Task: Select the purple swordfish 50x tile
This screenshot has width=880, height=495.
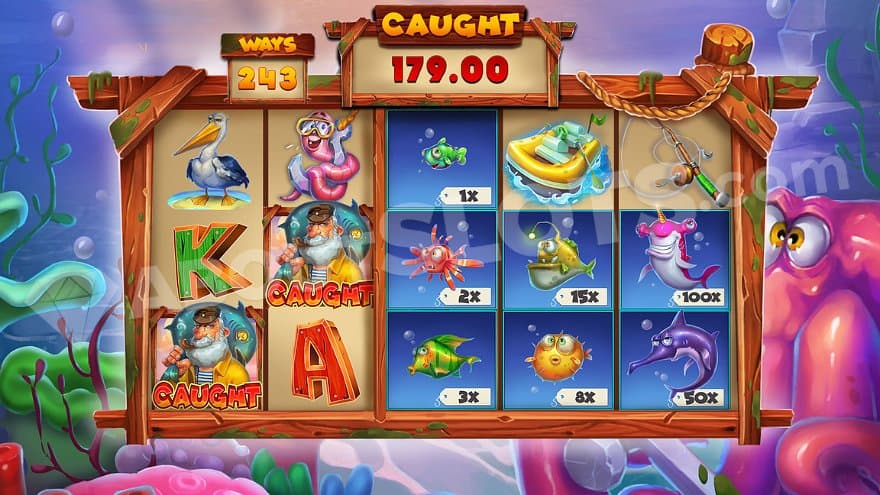Action: [x=675, y=360]
